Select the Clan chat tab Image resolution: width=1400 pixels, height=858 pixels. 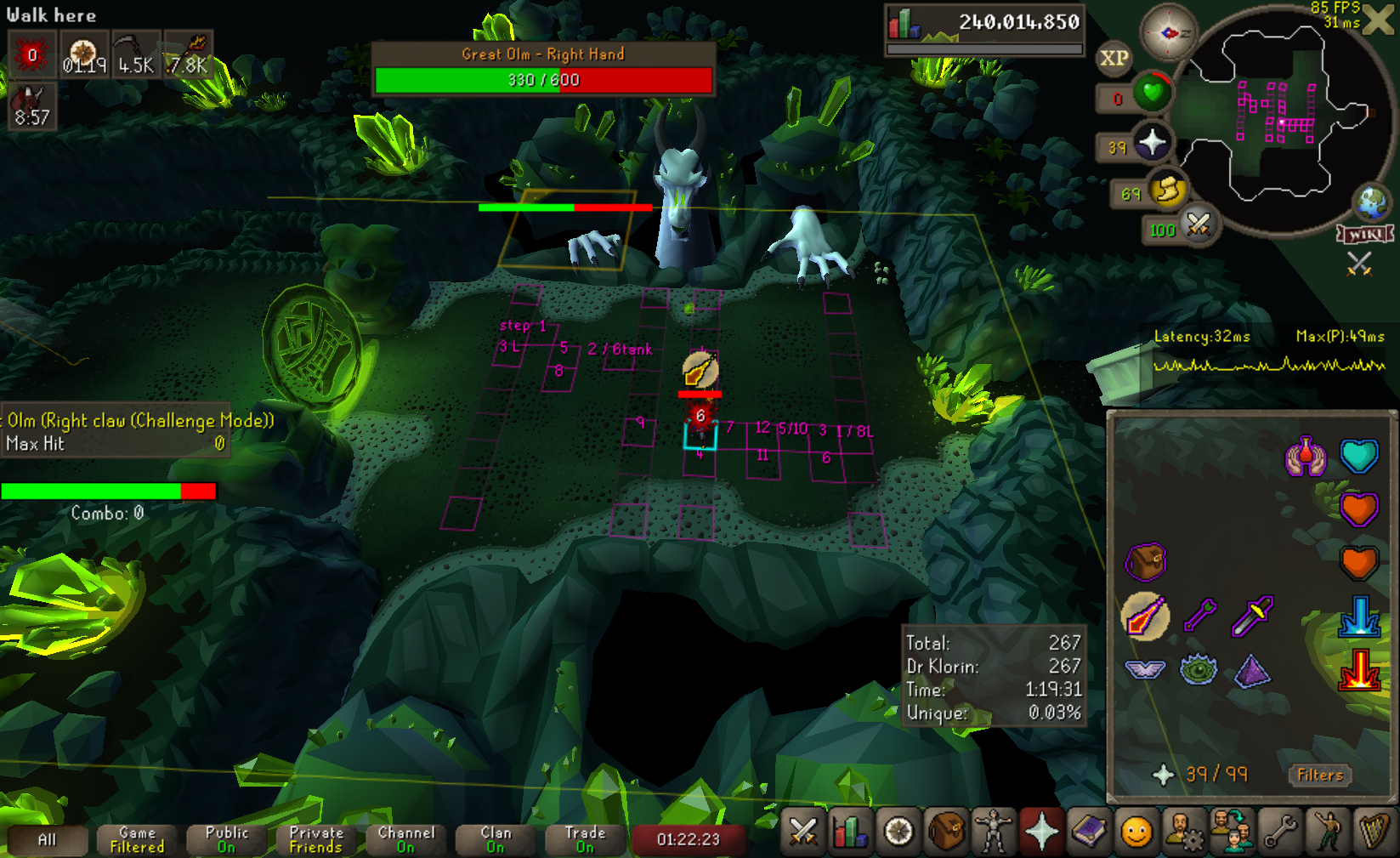pyautogui.click(x=496, y=839)
